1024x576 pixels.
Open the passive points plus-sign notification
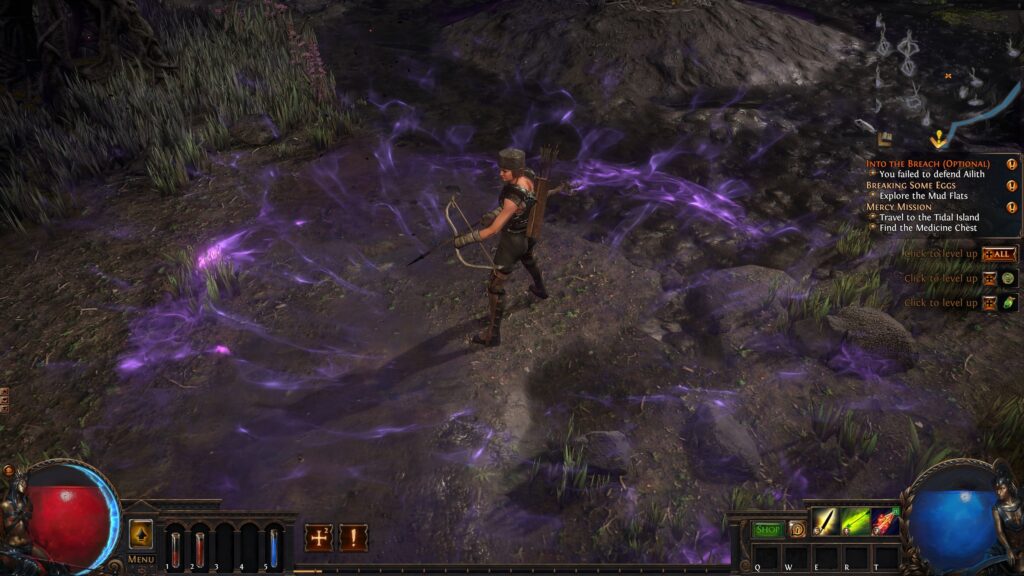pos(319,538)
